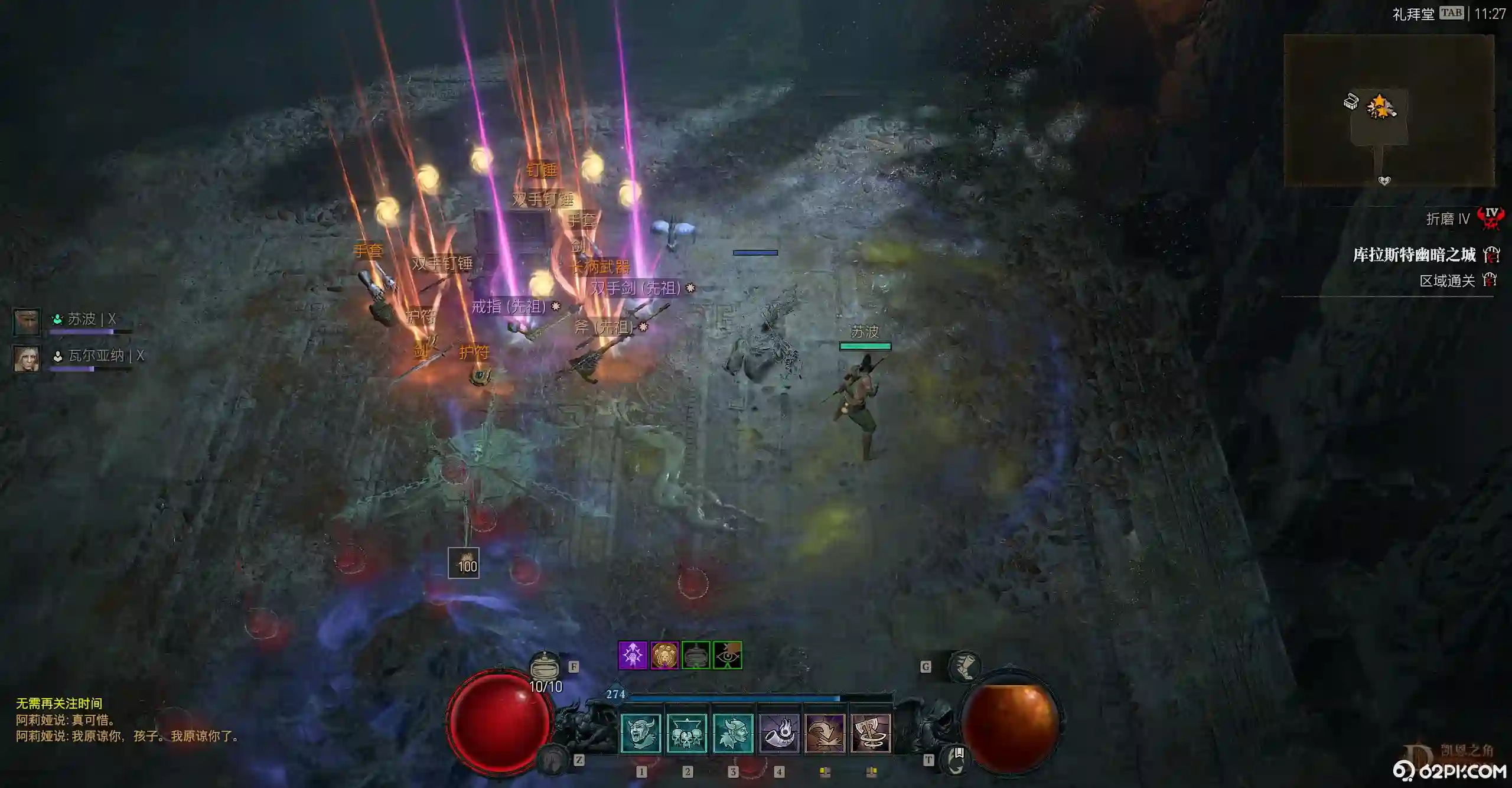Viewport: 1512px width, 788px height.
Task: Activate the ground slam arrow skill
Action: click(825, 733)
